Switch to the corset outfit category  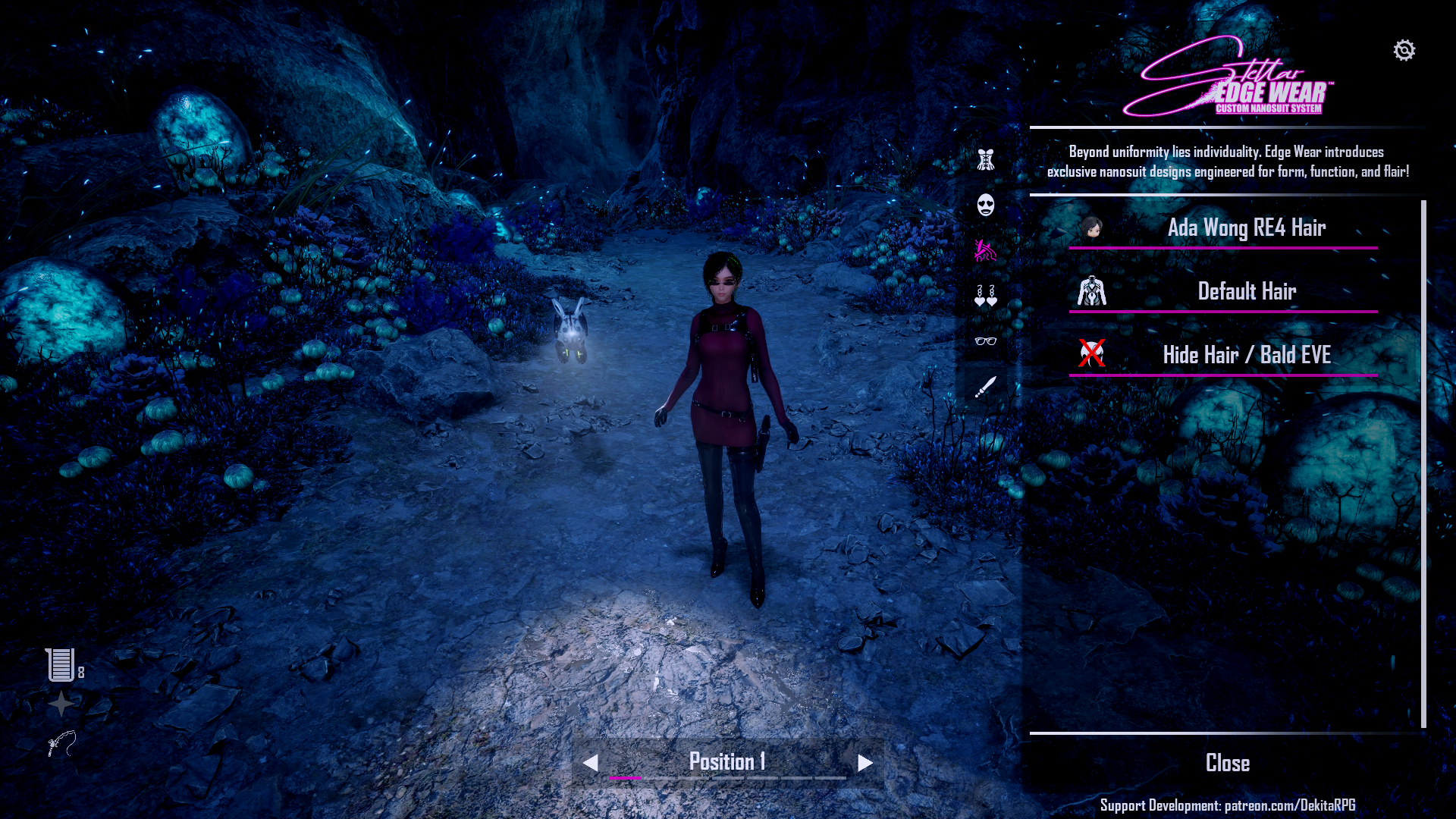(985, 160)
